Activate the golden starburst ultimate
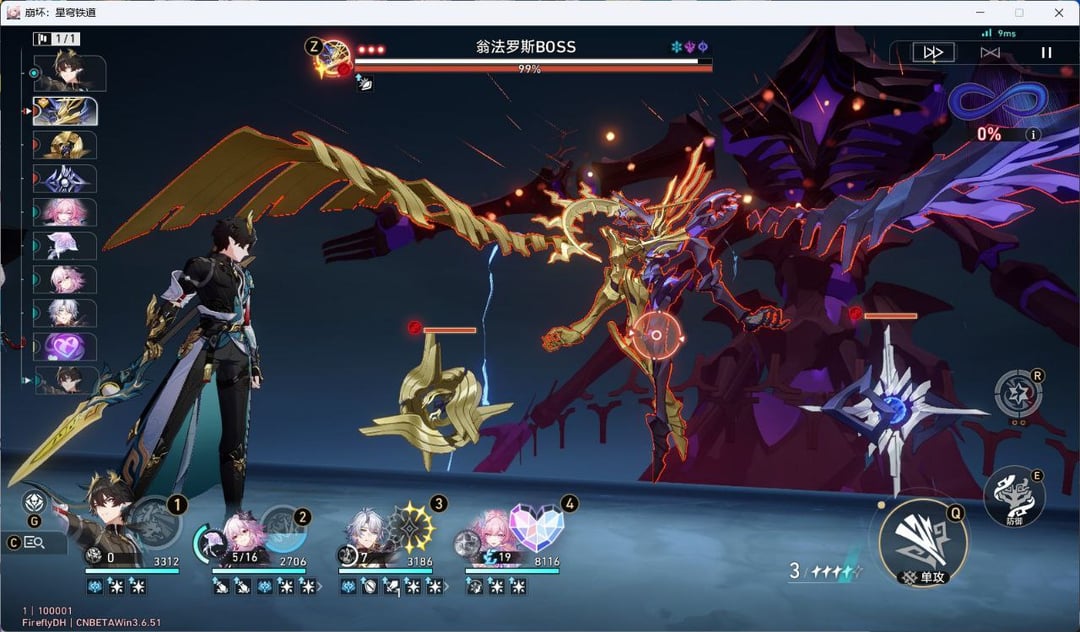 point(412,523)
